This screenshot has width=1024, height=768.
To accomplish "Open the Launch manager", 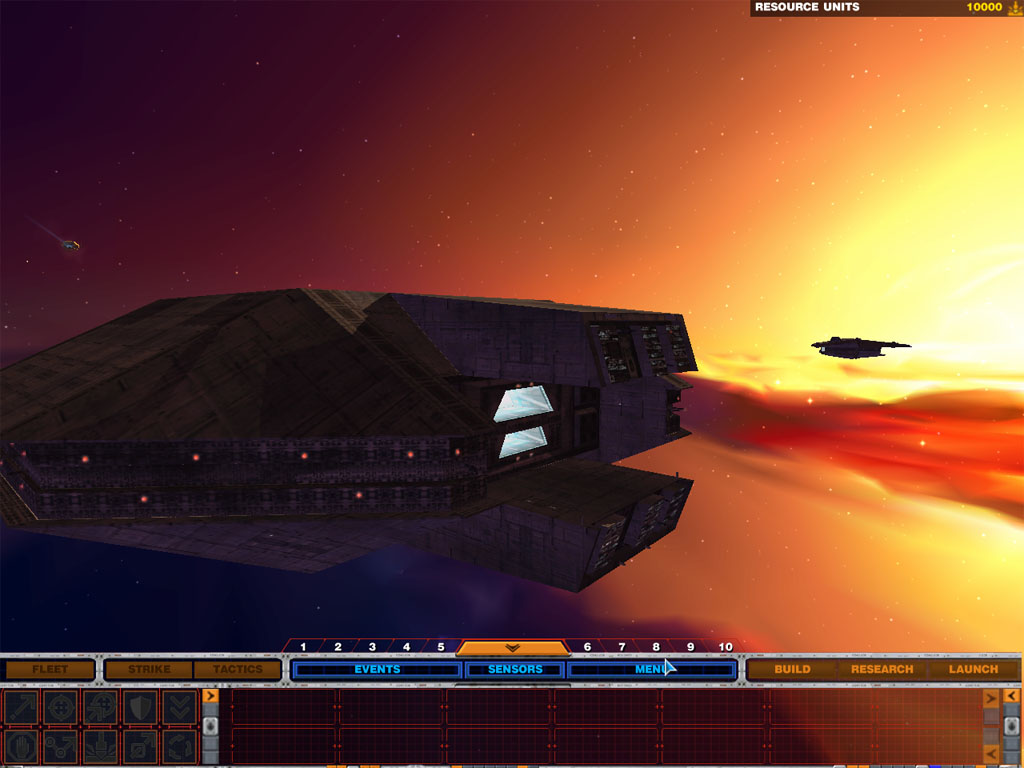I will click(973, 669).
